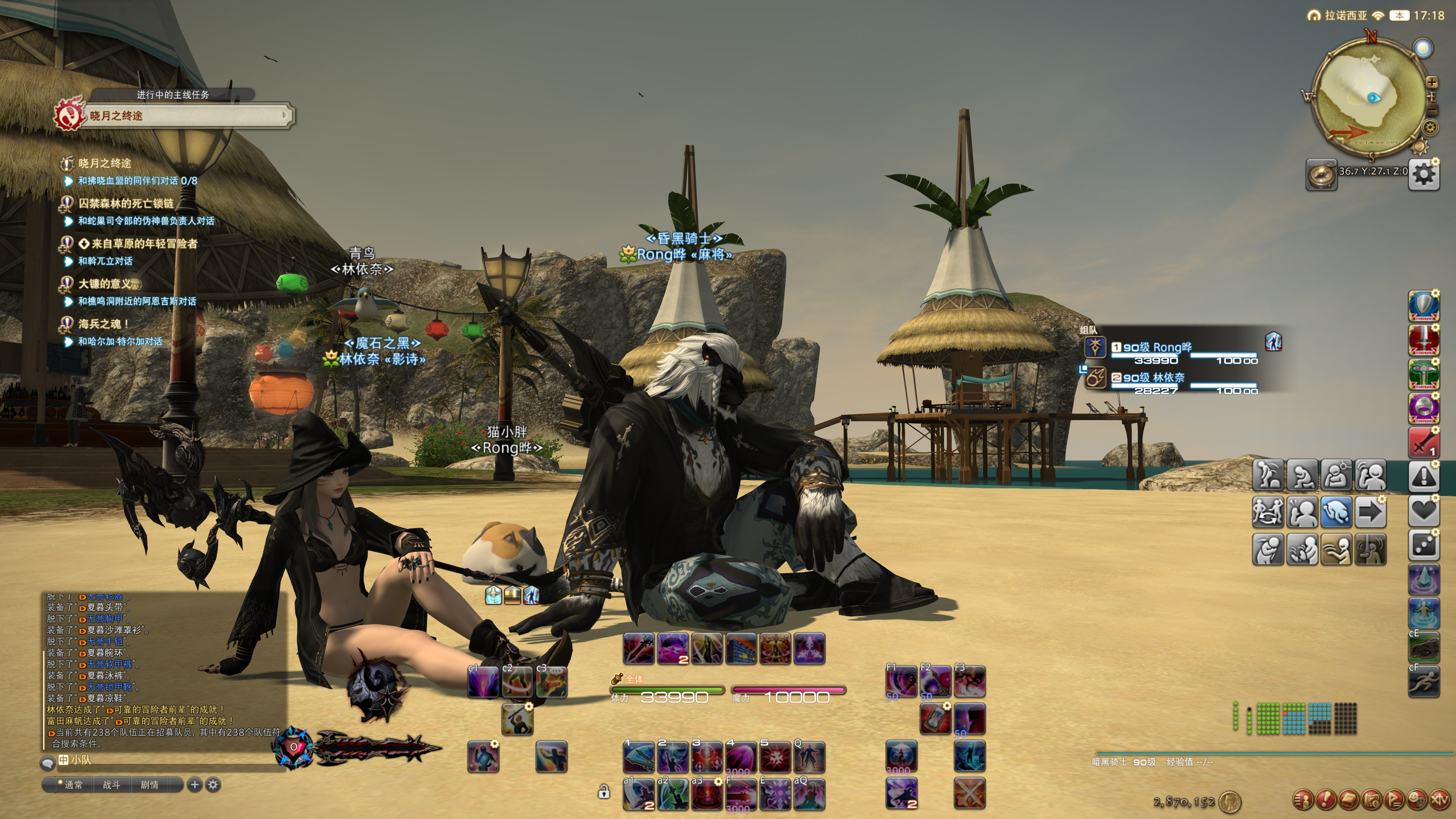
Task: Select the 大镰的意义 quest in the tracker
Action: (x=105, y=284)
